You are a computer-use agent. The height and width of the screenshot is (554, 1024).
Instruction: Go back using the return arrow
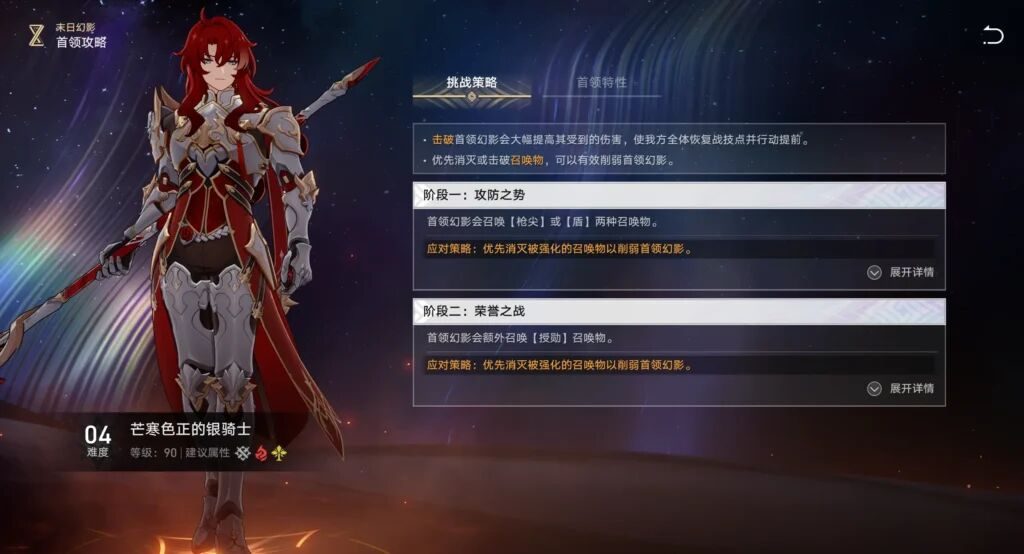click(992, 37)
